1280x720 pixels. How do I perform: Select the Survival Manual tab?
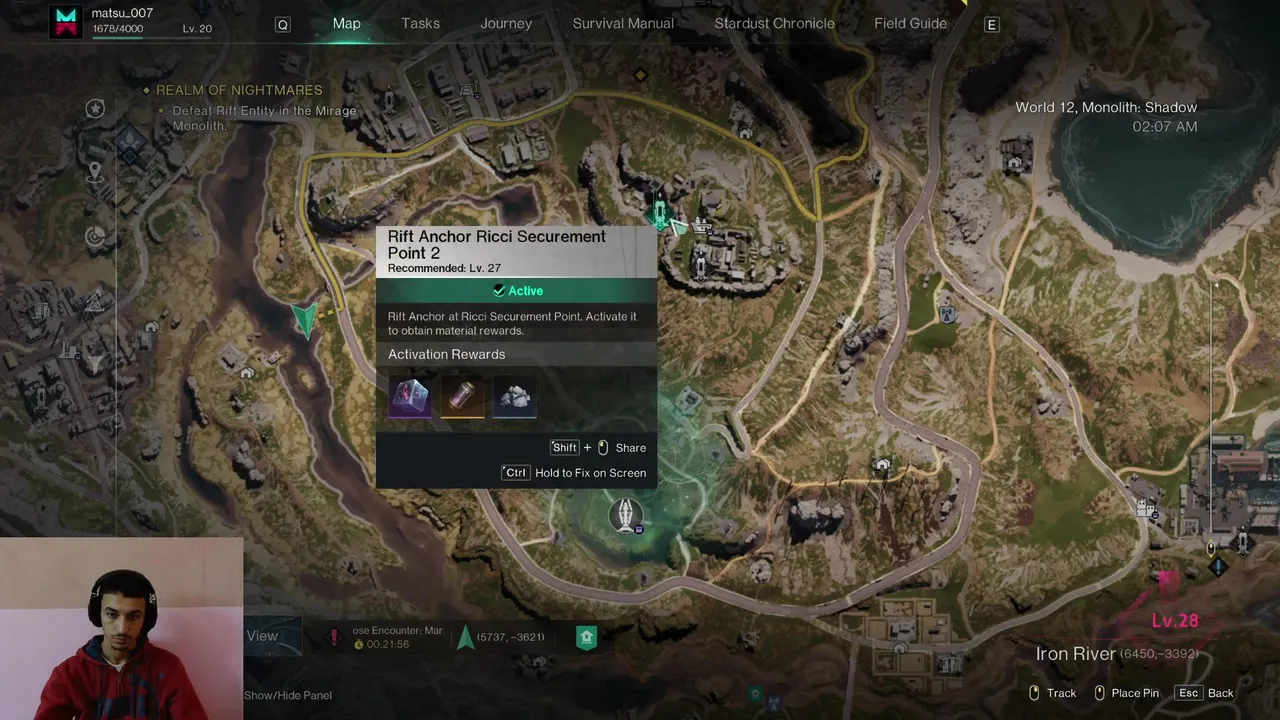(x=623, y=23)
